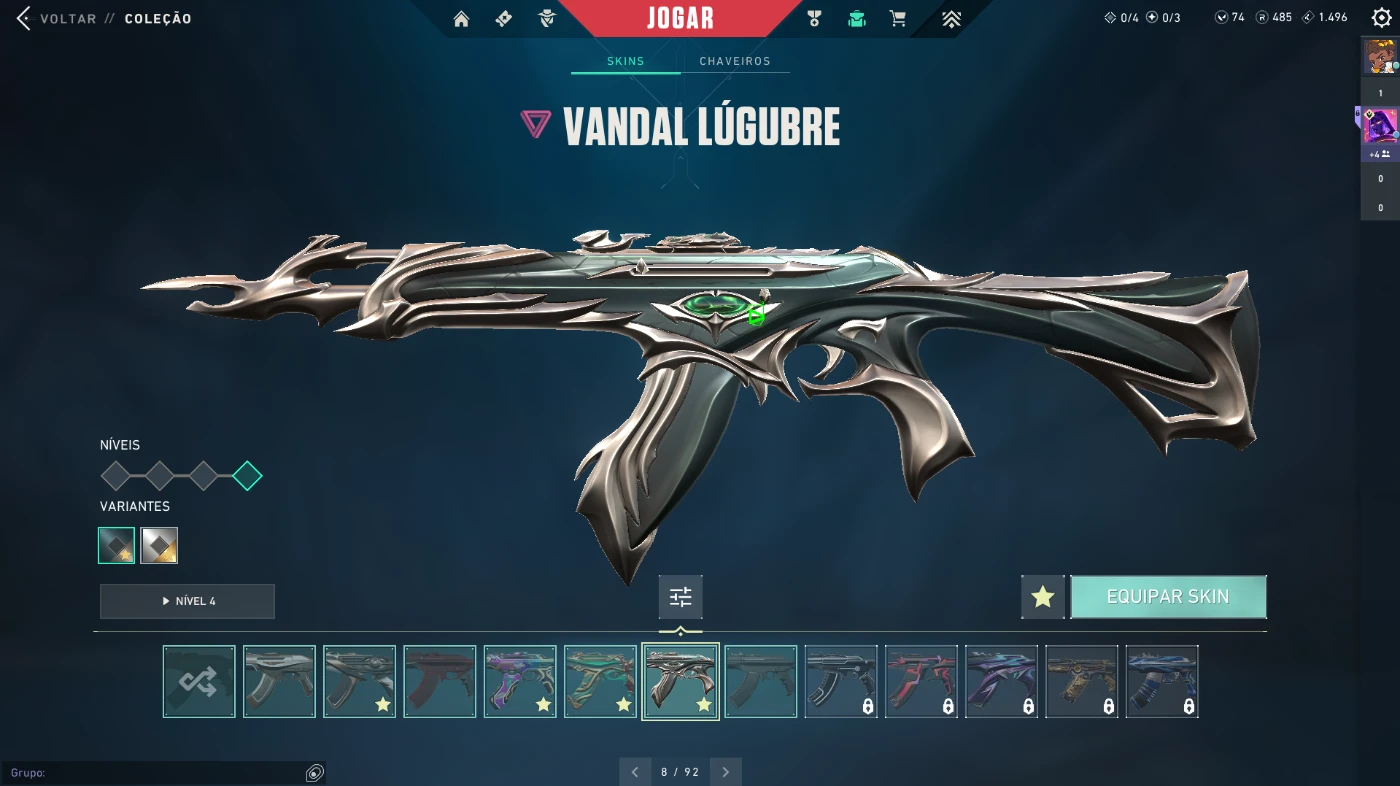Viewport: 1400px width, 786px height.
Task: Open the home icon in top bar
Action: pos(461,19)
